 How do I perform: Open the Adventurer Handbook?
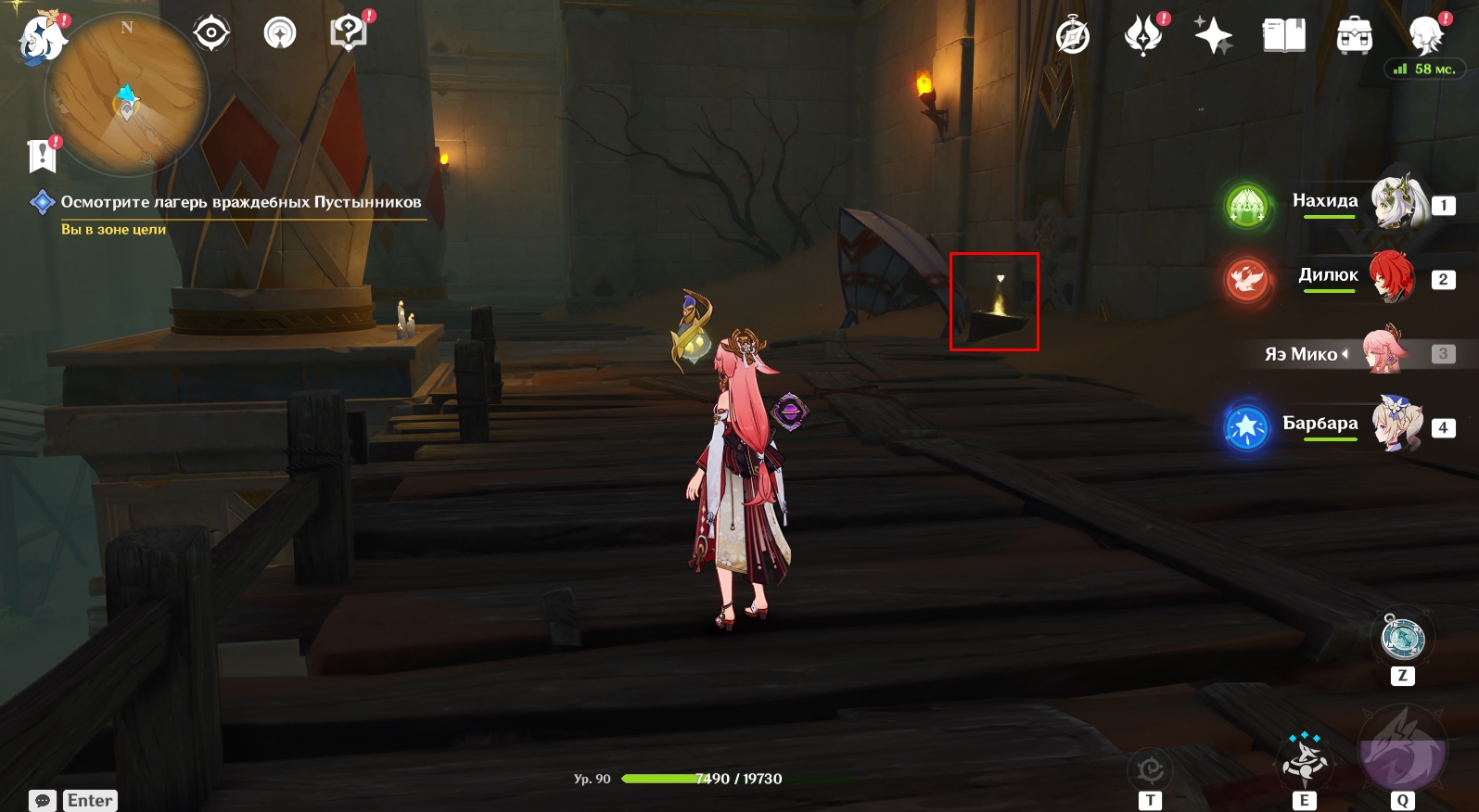click(x=1283, y=36)
